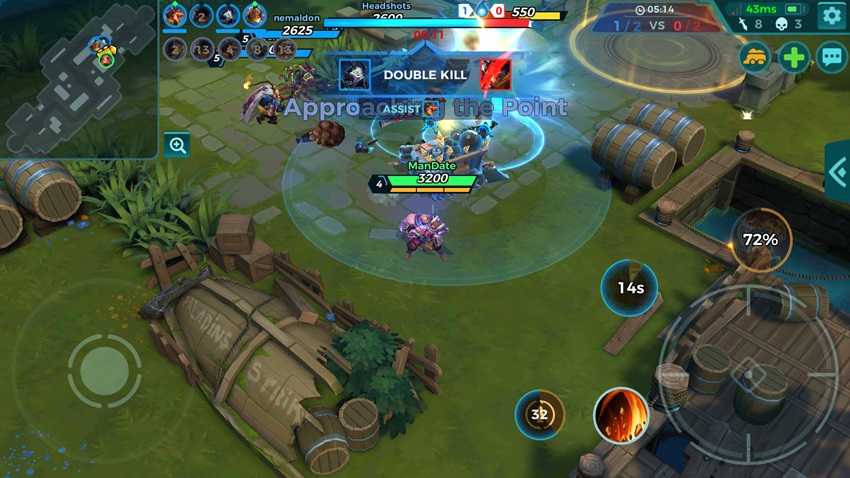Screen dimensions: 850x478
Task: Expand the side panel arrow tab
Action: pos(838,172)
